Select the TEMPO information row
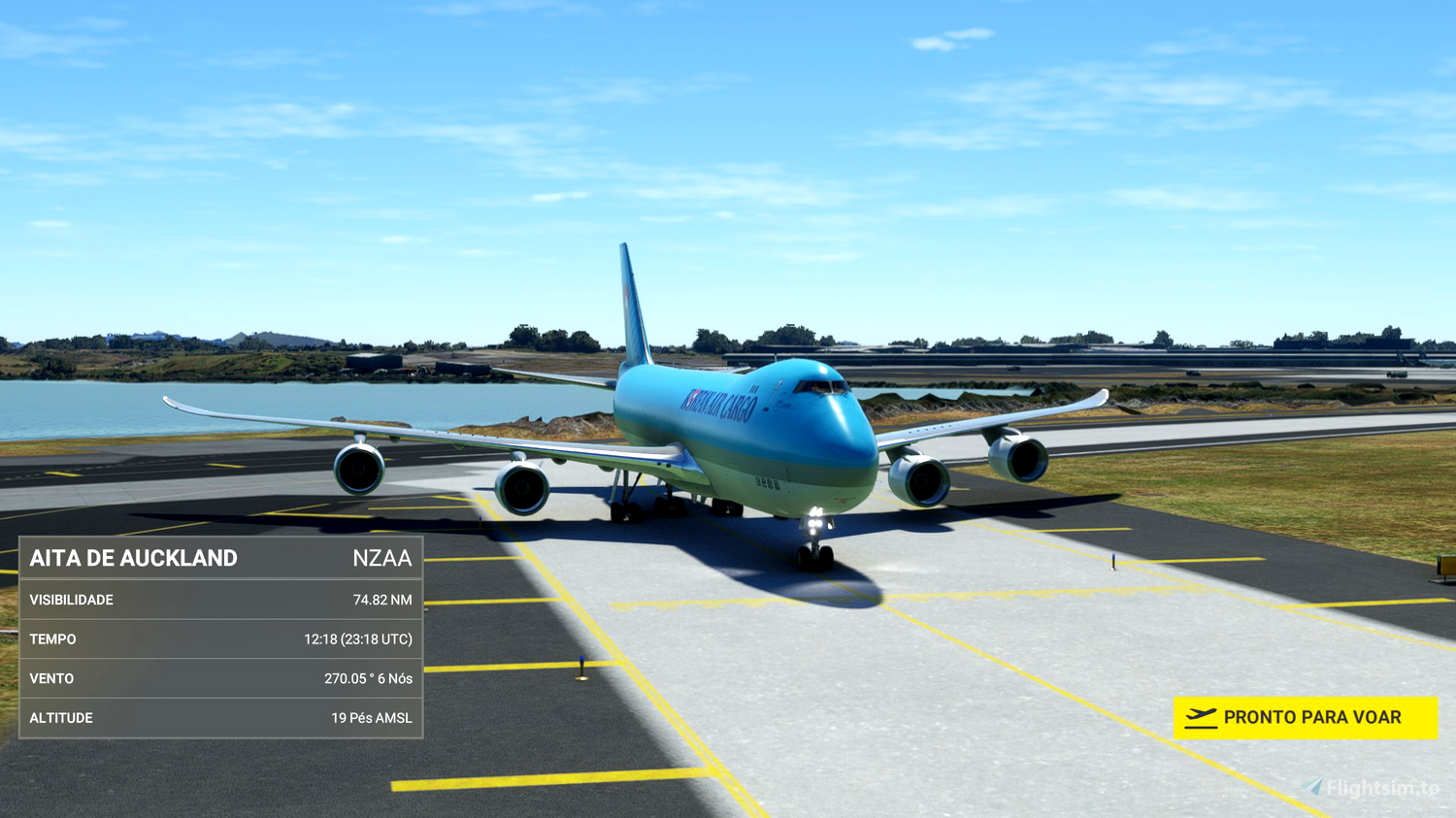1456x818 pixels. pos(54,638)
